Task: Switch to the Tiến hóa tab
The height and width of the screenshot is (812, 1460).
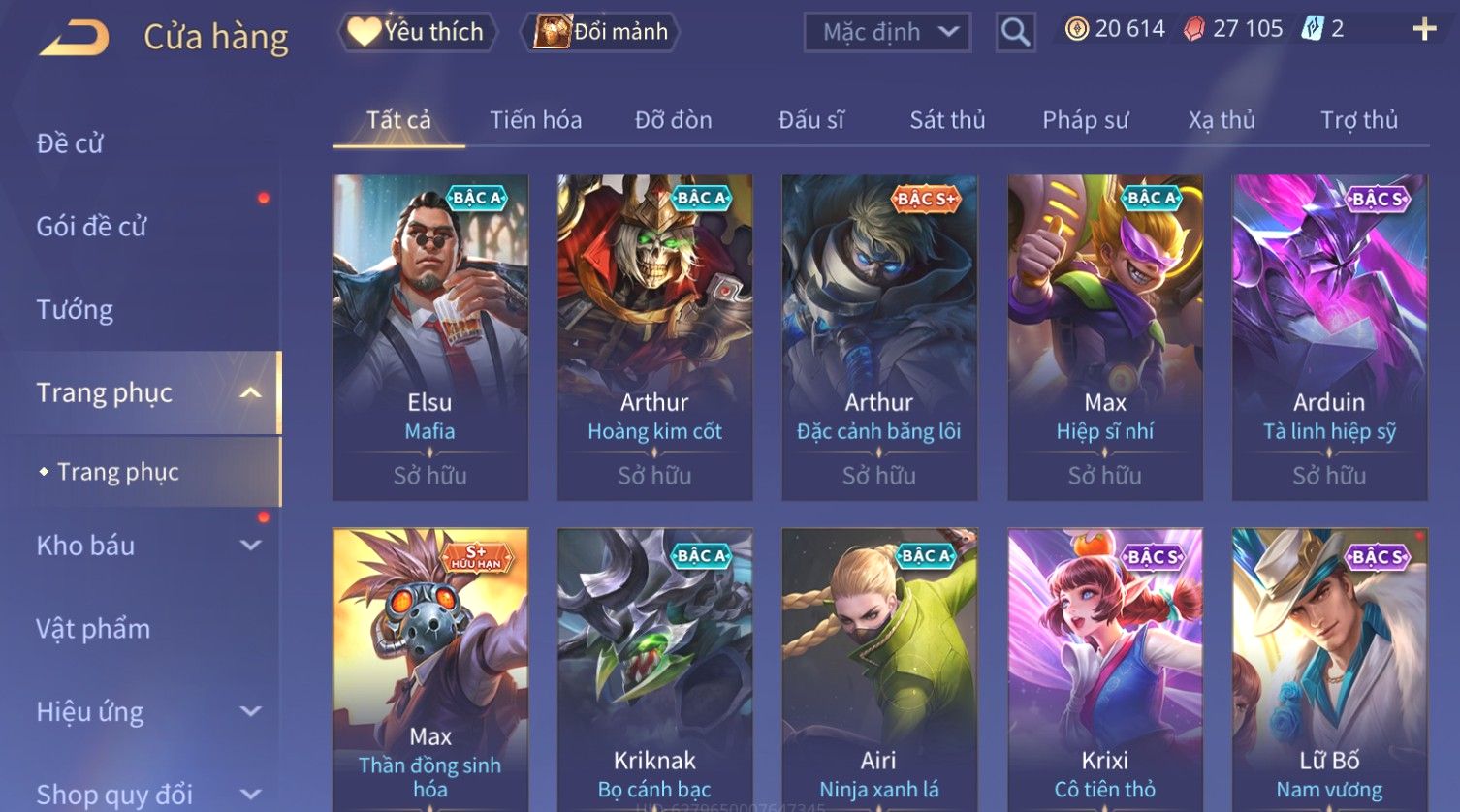Action: pos(535,120)
